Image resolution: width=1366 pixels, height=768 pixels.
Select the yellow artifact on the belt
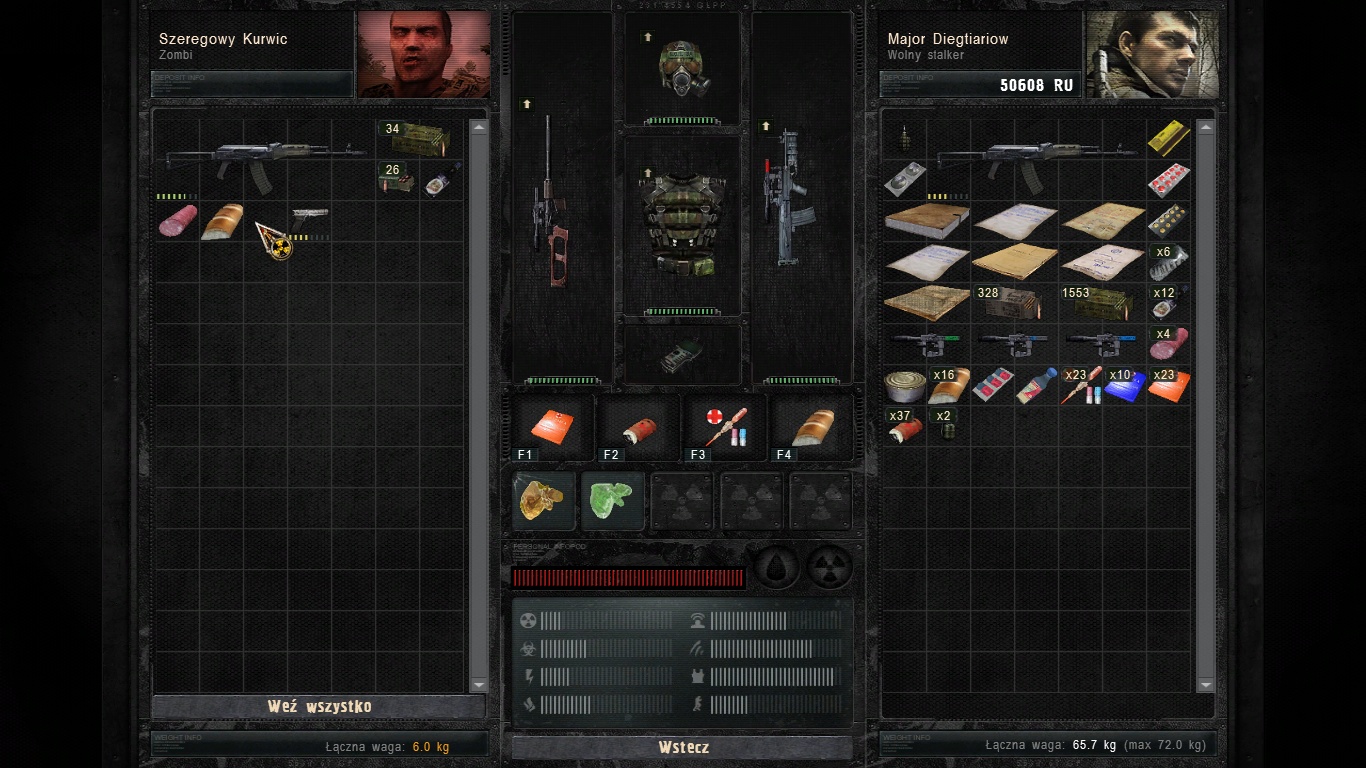pos(544,500)
